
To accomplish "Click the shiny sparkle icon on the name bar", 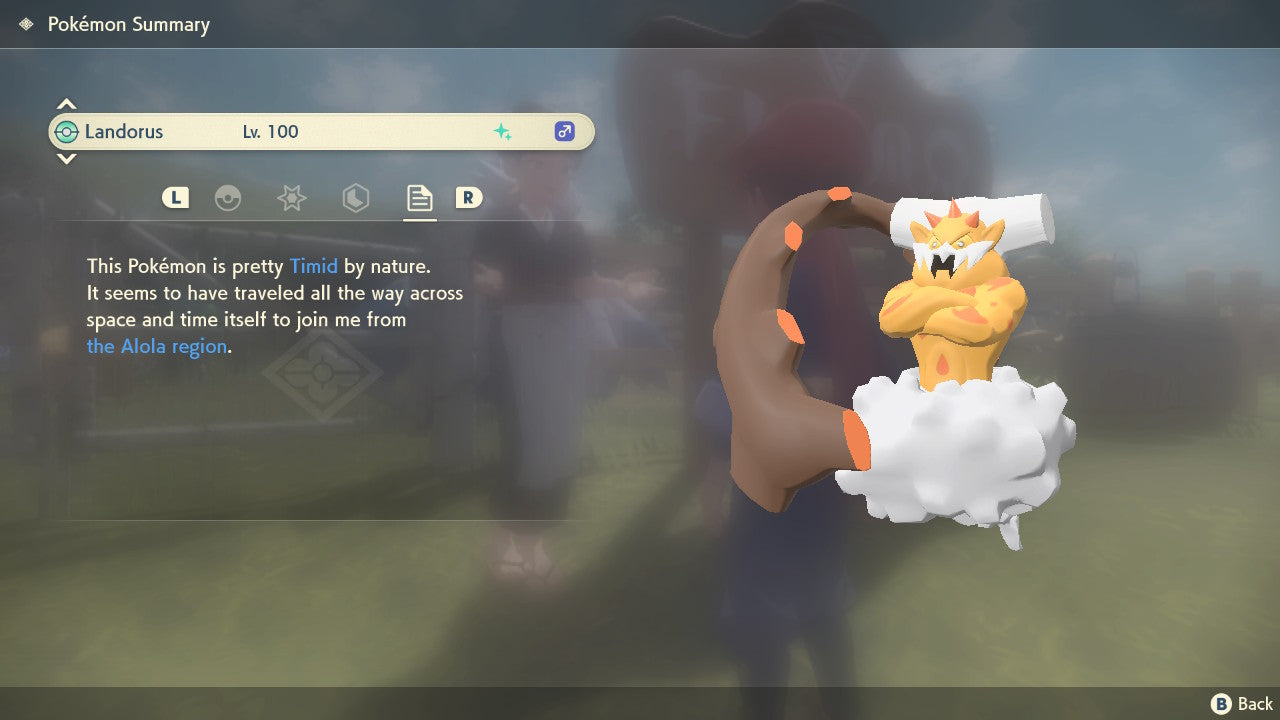I will [504, 131].
